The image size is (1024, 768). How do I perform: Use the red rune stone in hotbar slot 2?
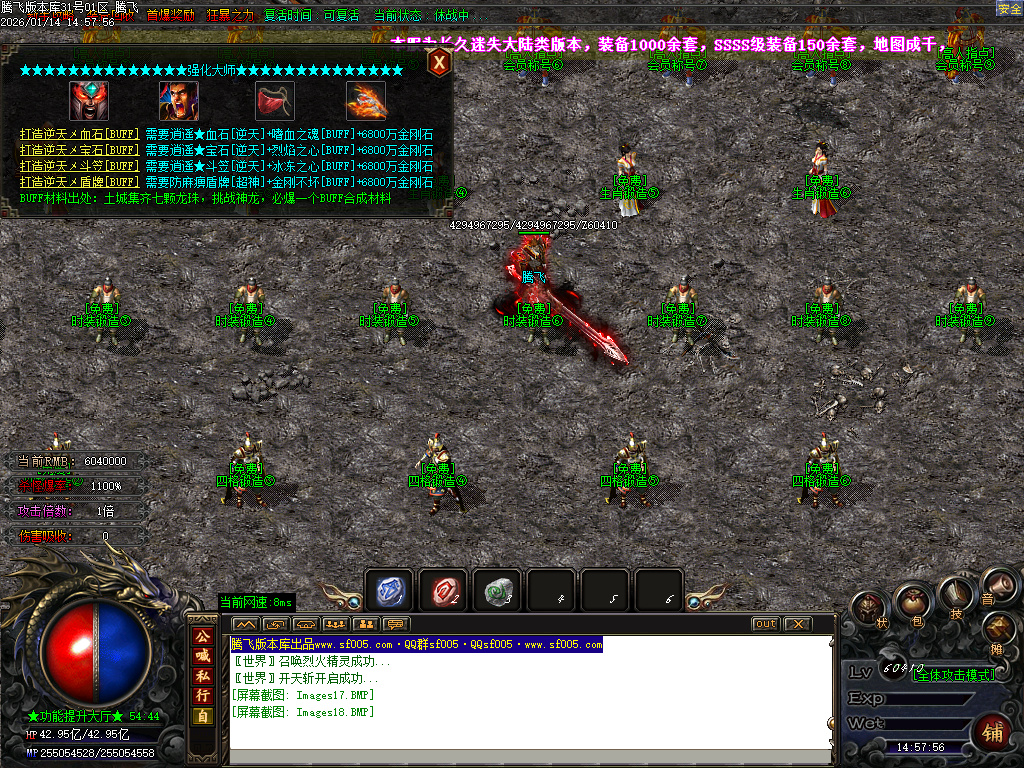click(x=443, y=592)
